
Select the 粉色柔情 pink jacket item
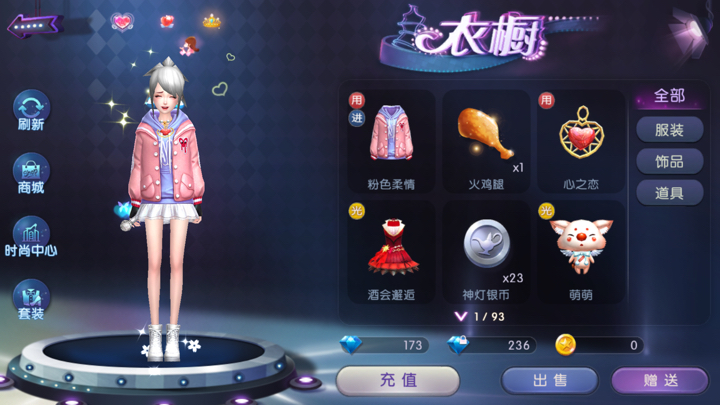point(391,139)
